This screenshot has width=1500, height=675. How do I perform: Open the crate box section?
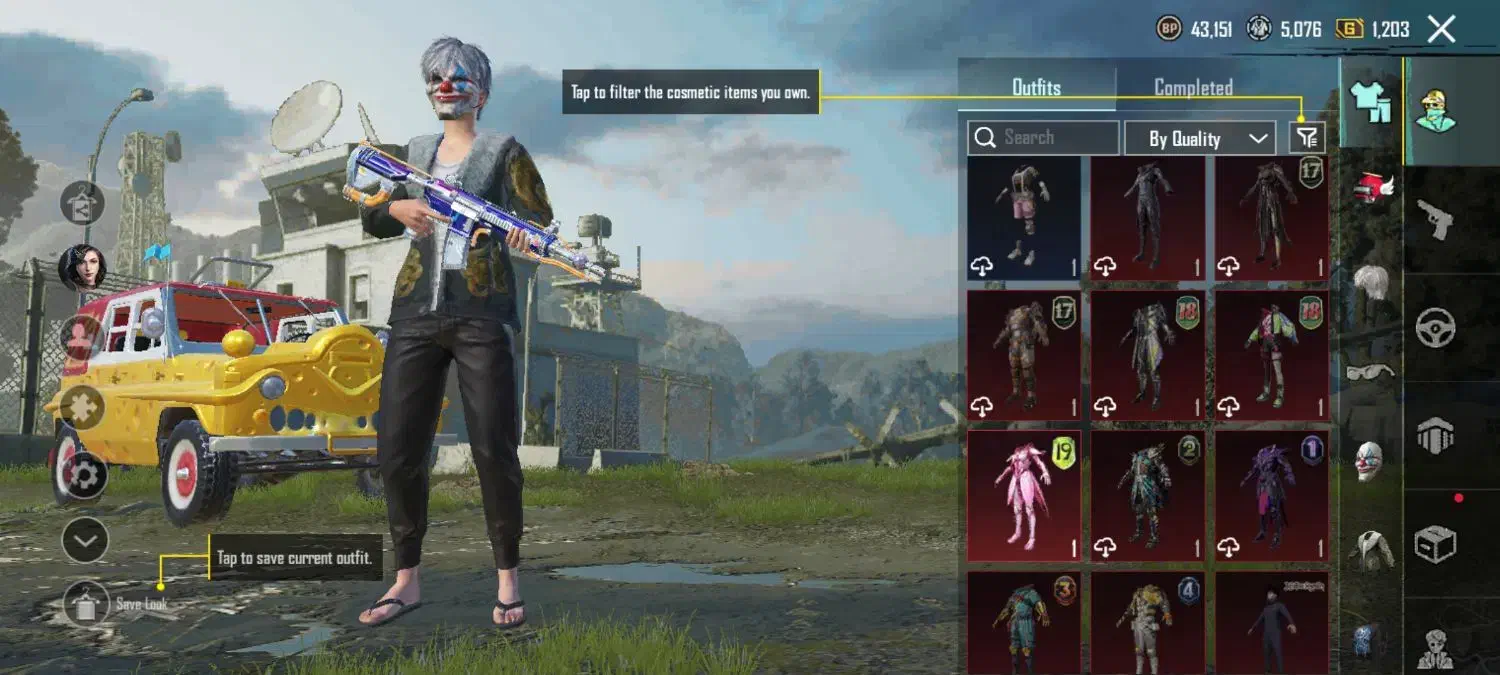click(1436, 545)
